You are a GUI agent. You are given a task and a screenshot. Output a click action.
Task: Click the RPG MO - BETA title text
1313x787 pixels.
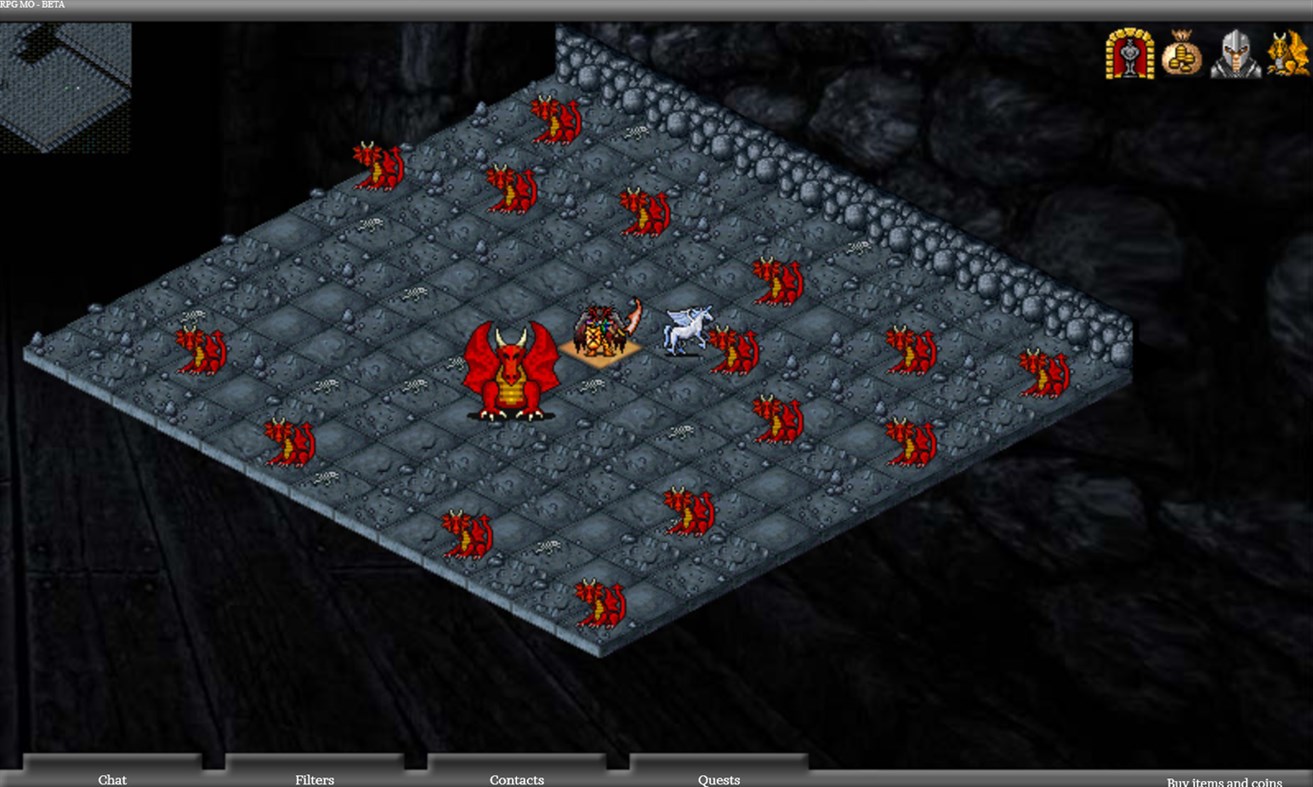pyautogui.click(x=32, y=4)
